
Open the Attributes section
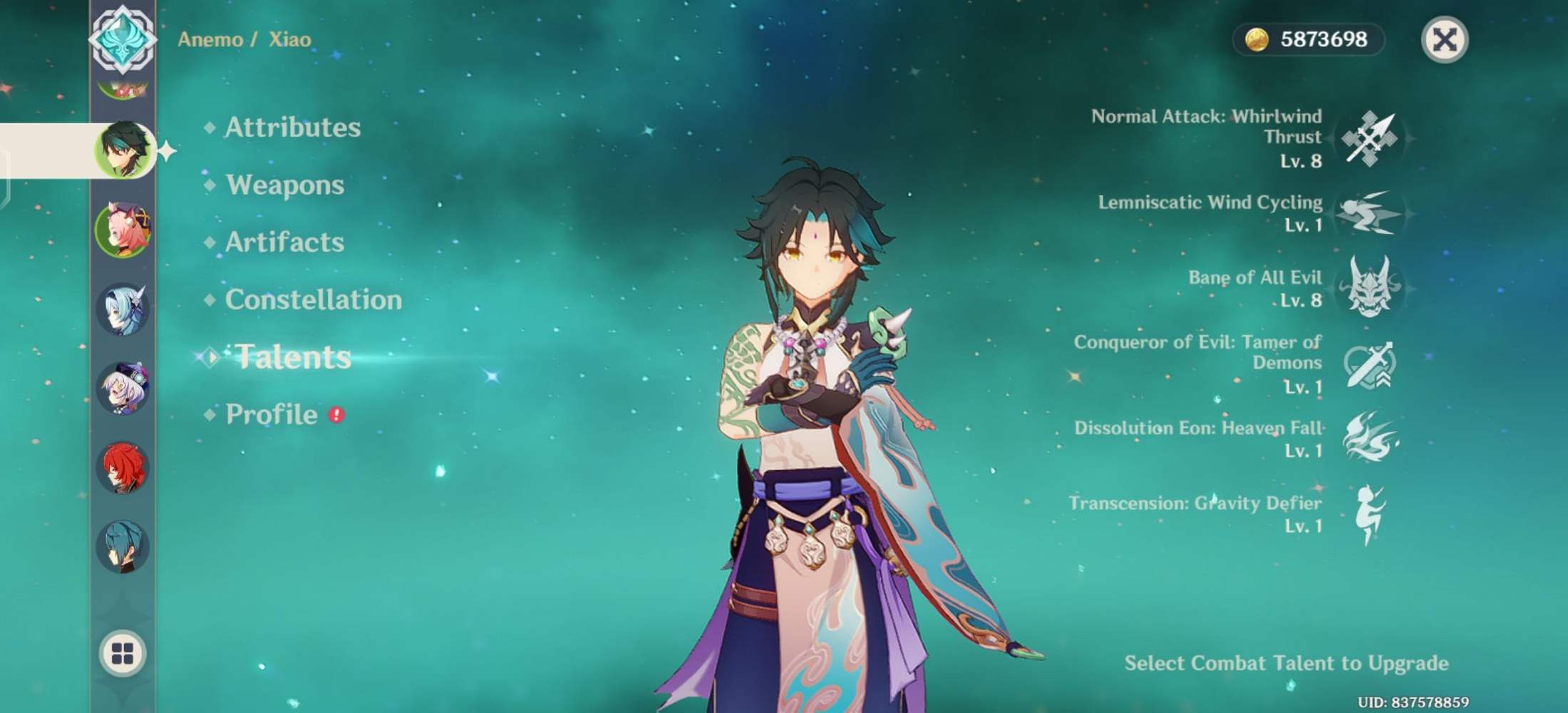(x=291, y=128)
